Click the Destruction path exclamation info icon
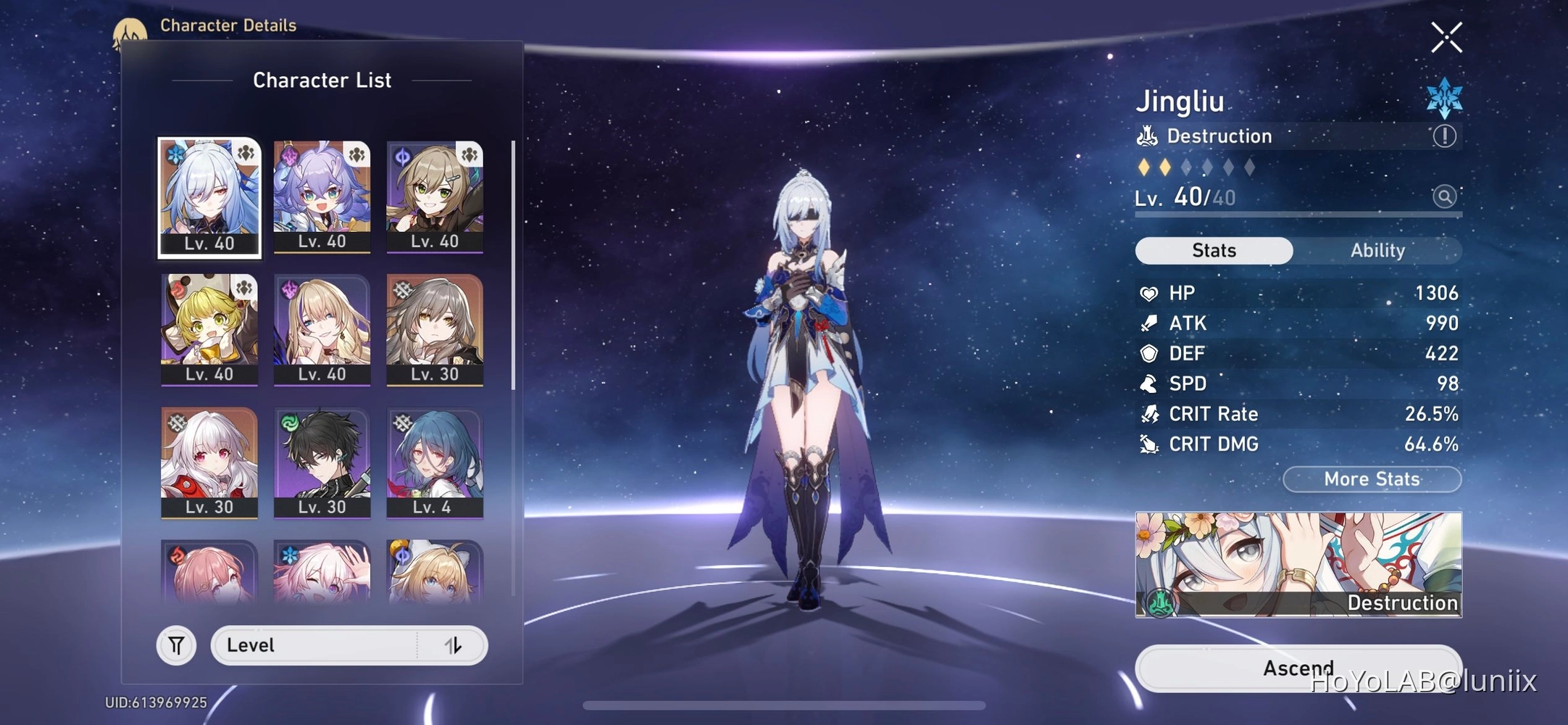The width and height of the screenshot is (1568, 725). pos(1443,136)
